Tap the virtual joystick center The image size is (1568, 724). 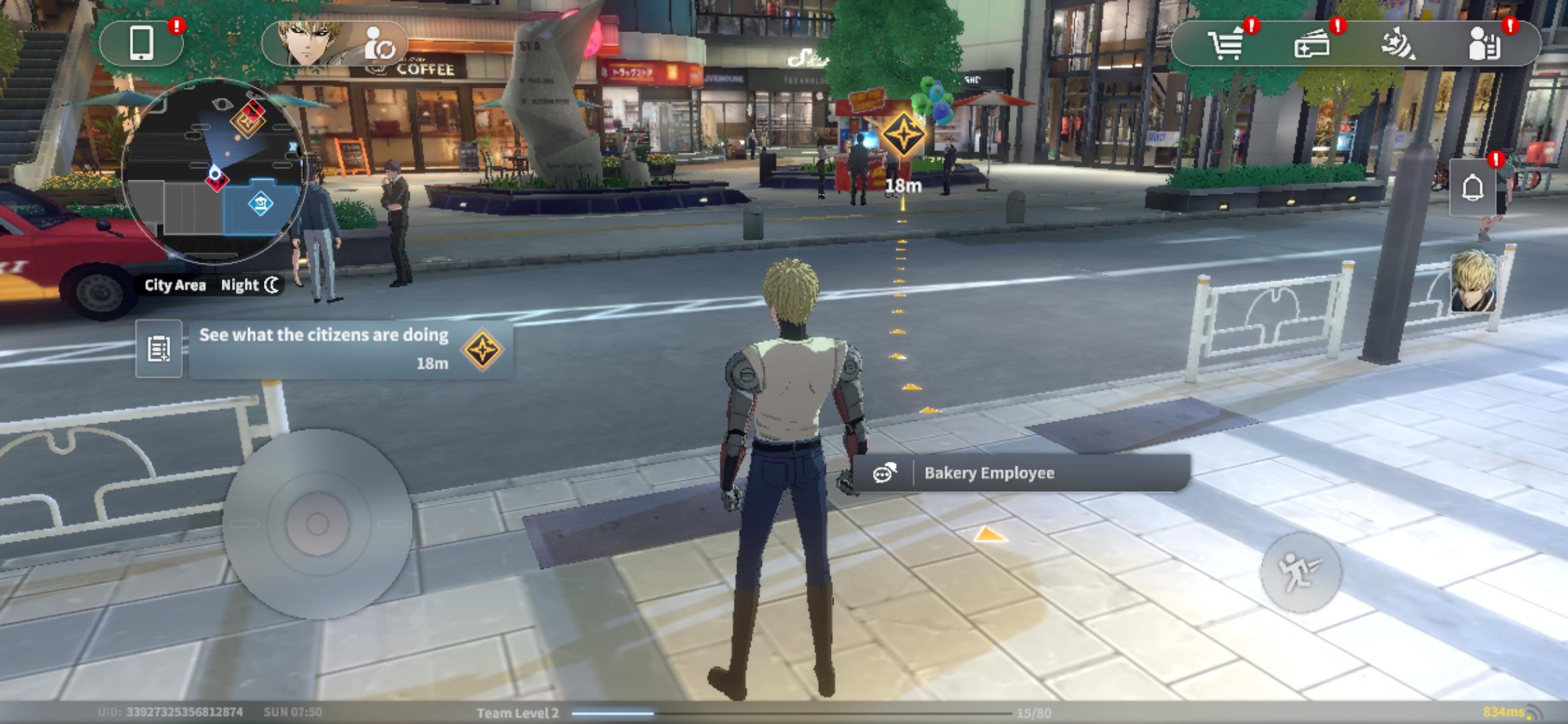[317, 524]
